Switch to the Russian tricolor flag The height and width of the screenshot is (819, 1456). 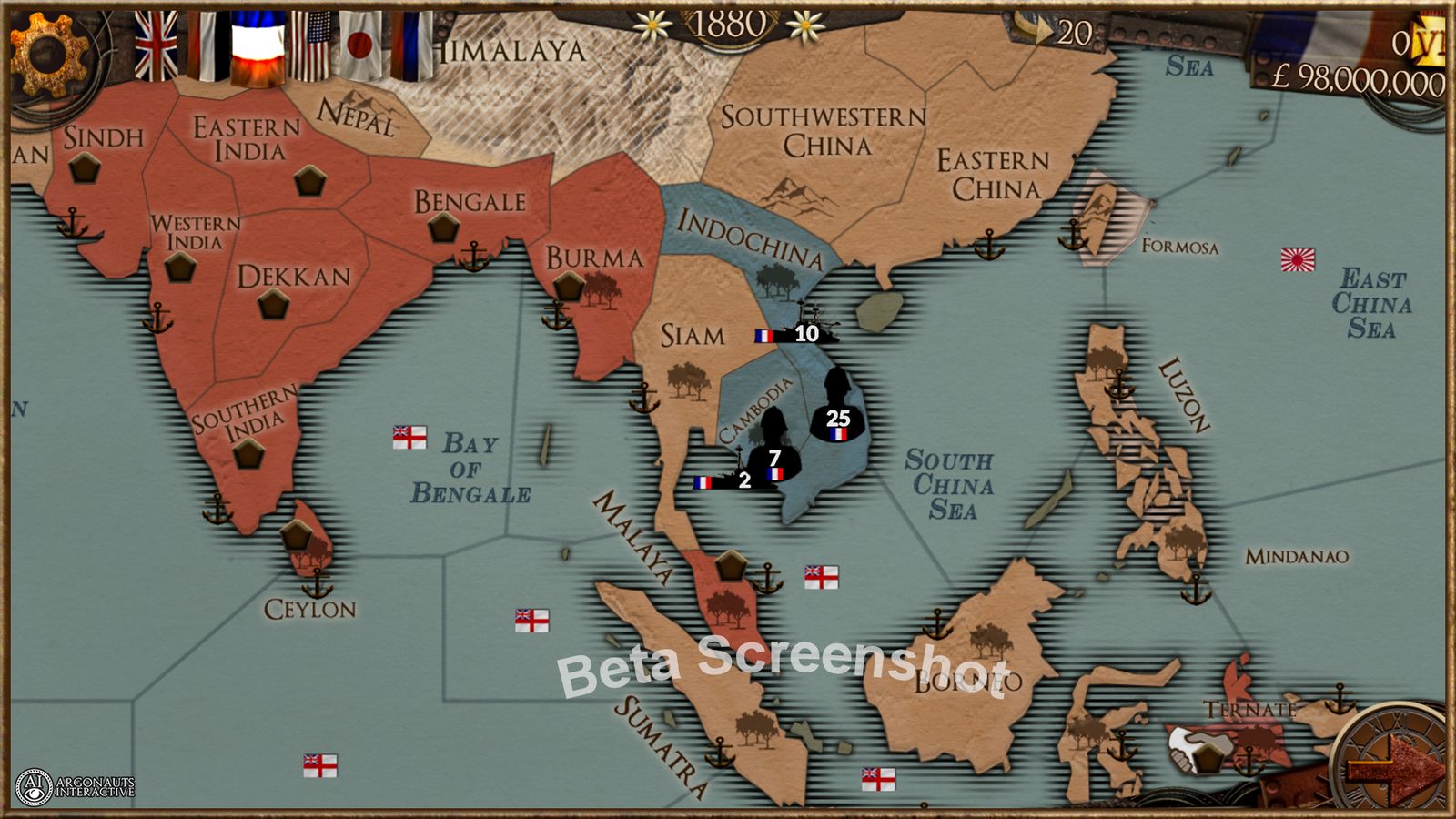tap(409, 41)
